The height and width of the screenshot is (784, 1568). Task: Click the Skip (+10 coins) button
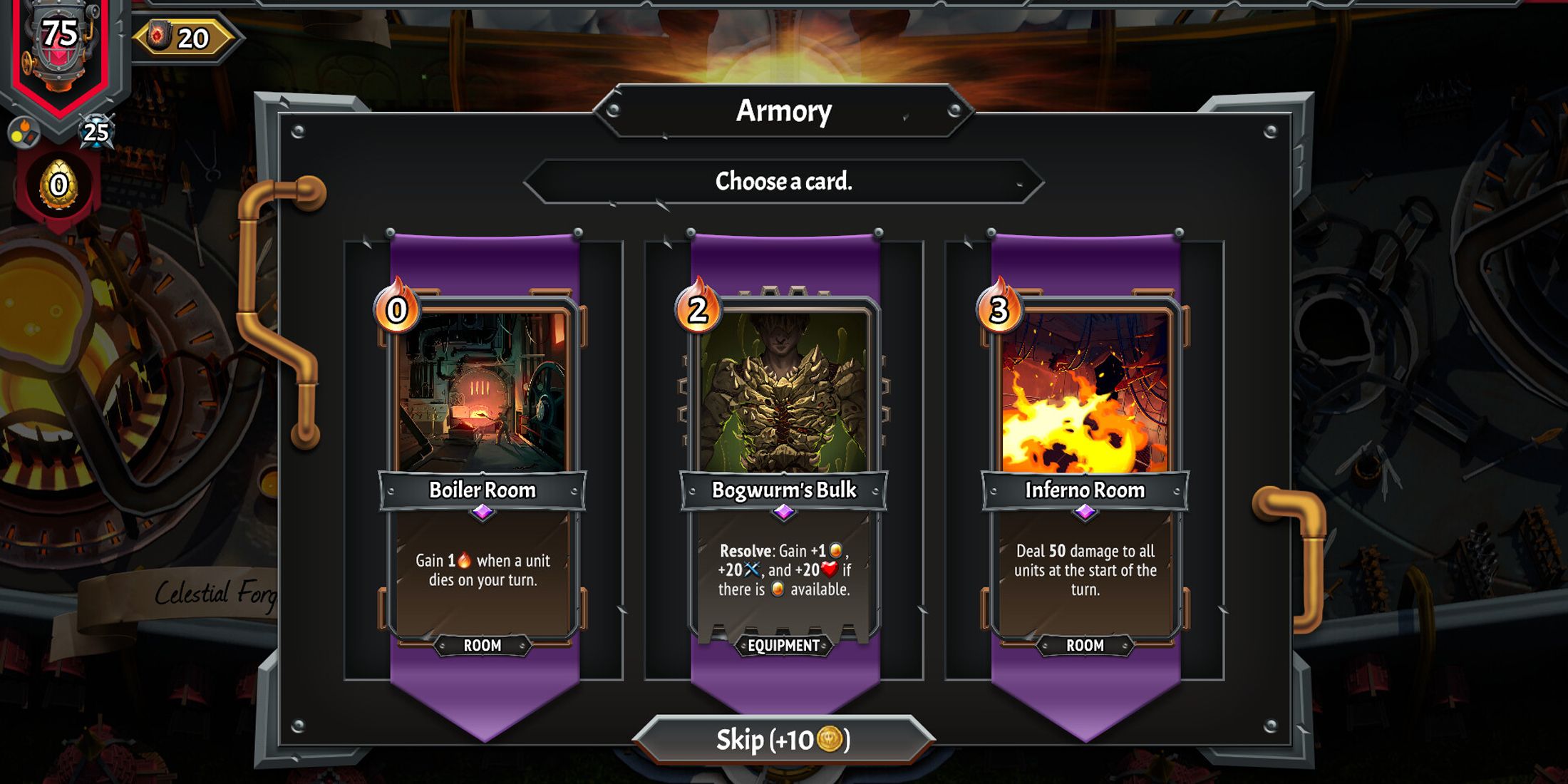pos(784,739)
